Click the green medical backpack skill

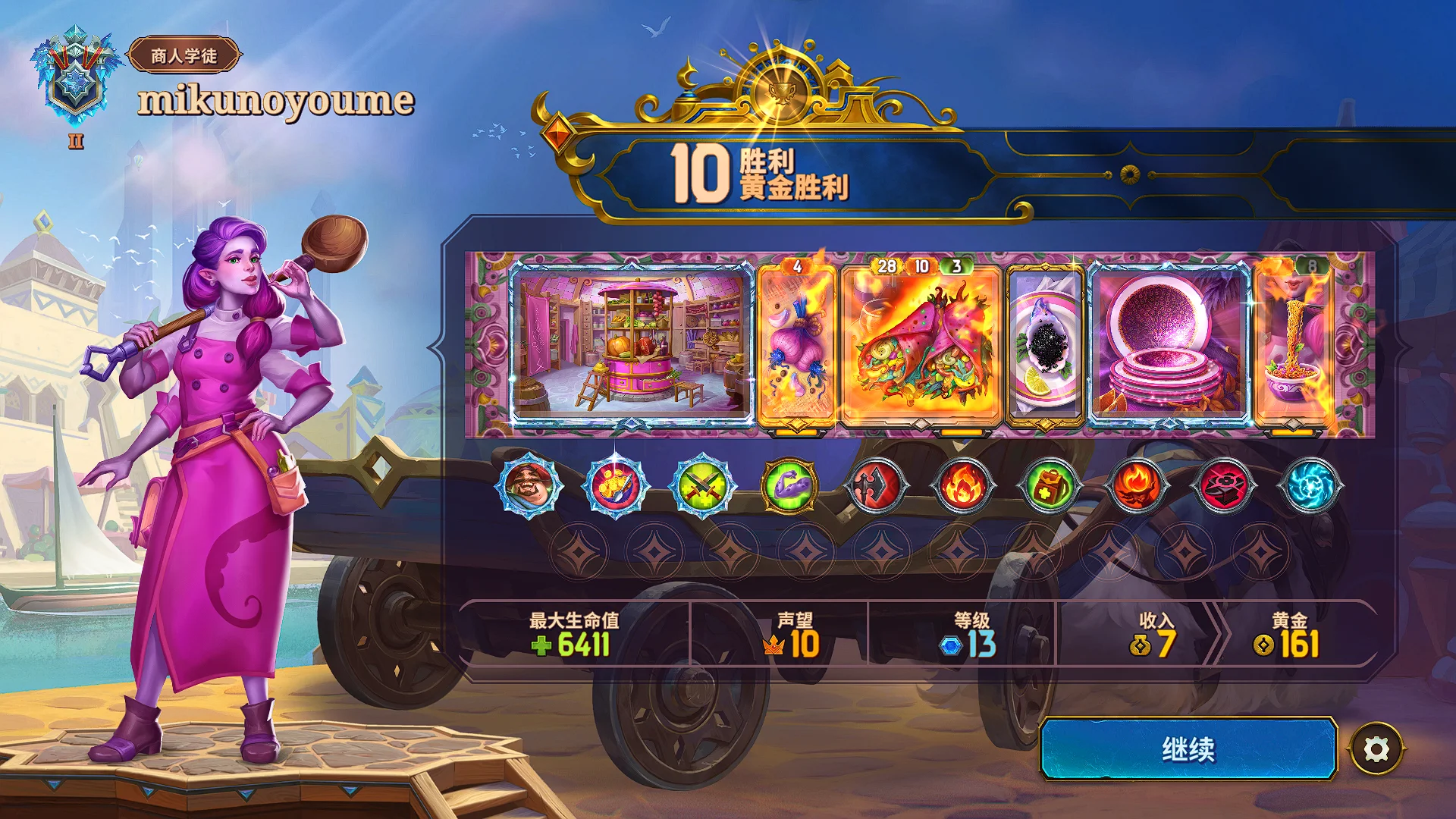1050,485
